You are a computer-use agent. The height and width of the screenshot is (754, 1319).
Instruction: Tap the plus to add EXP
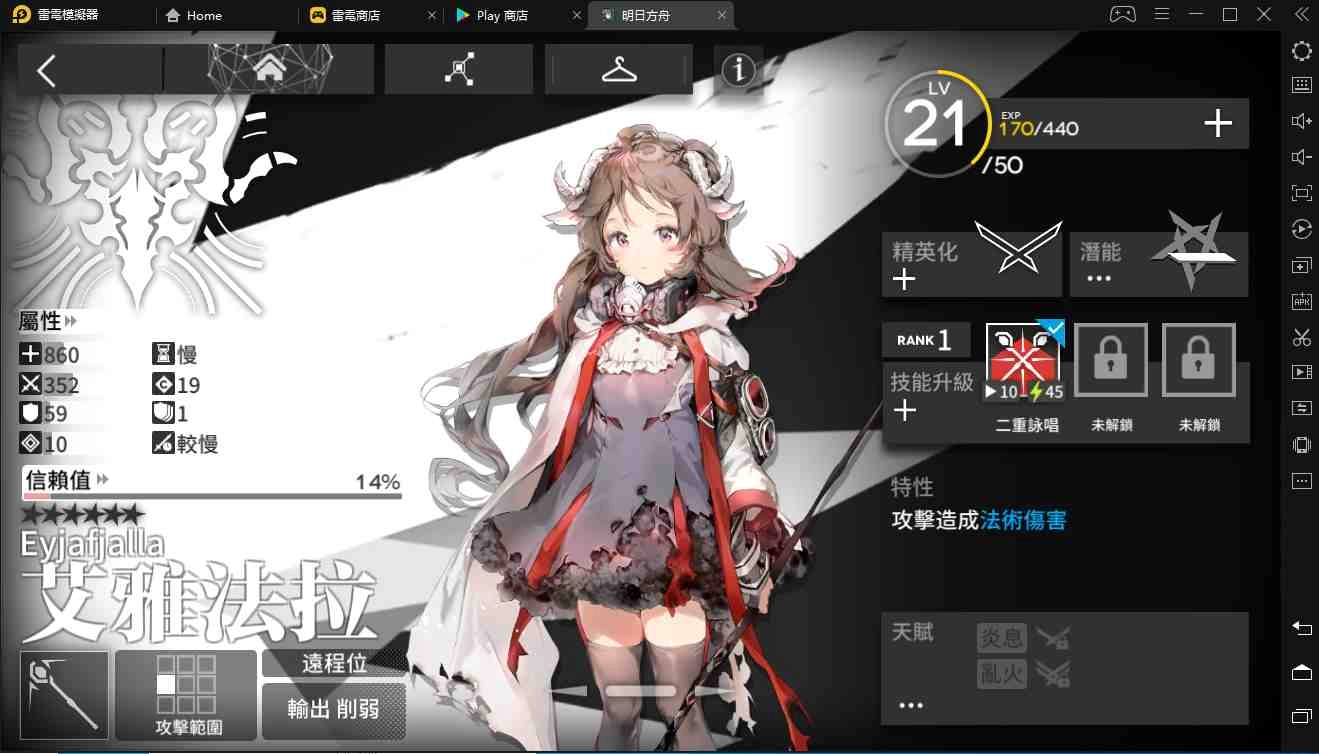pos(1217,124)
